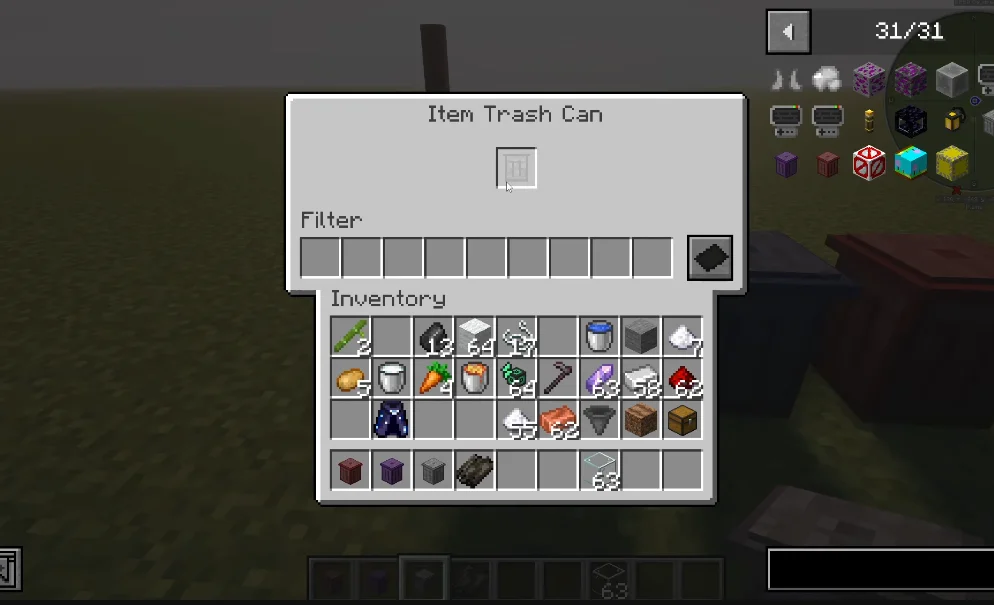Pick up the wooden chest item

(684, 420)
